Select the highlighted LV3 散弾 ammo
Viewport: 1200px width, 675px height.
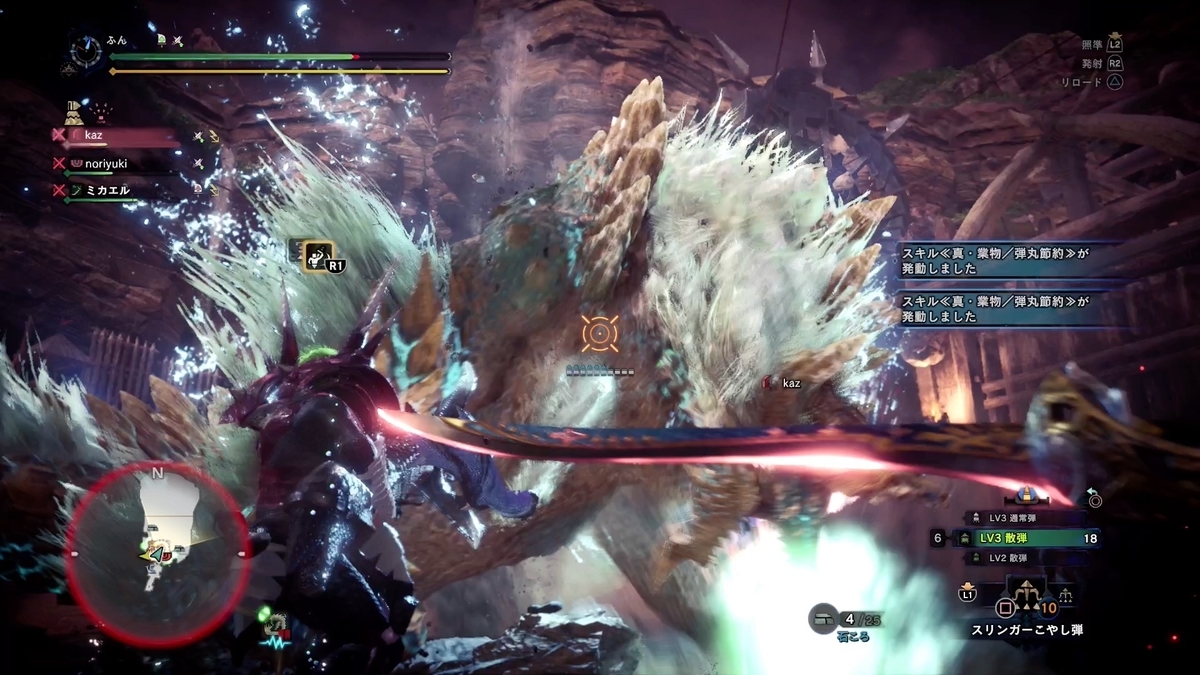(1025, 538)
